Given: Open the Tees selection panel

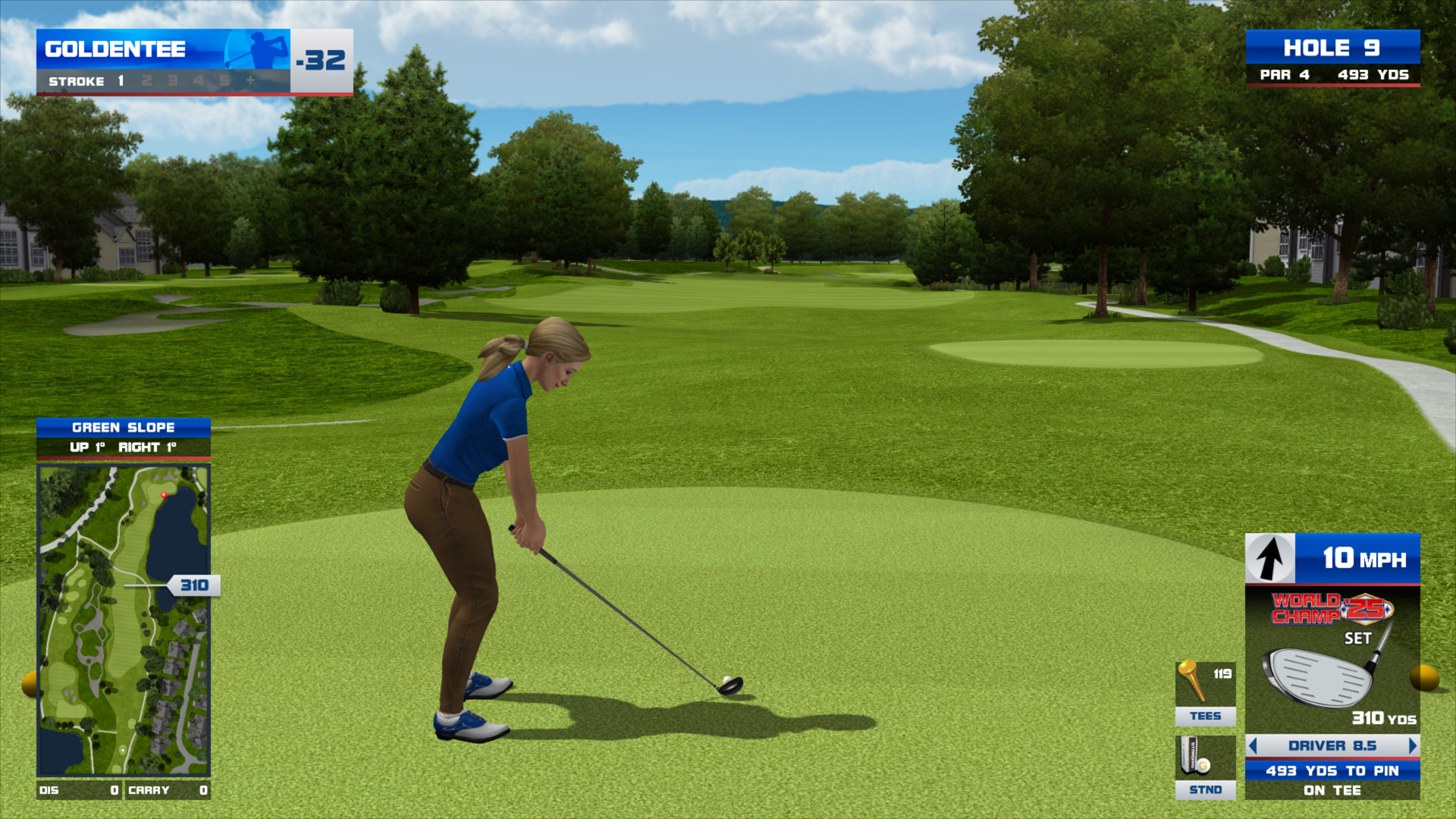Looking at the screenshot, I should [x=1205, y=693].
